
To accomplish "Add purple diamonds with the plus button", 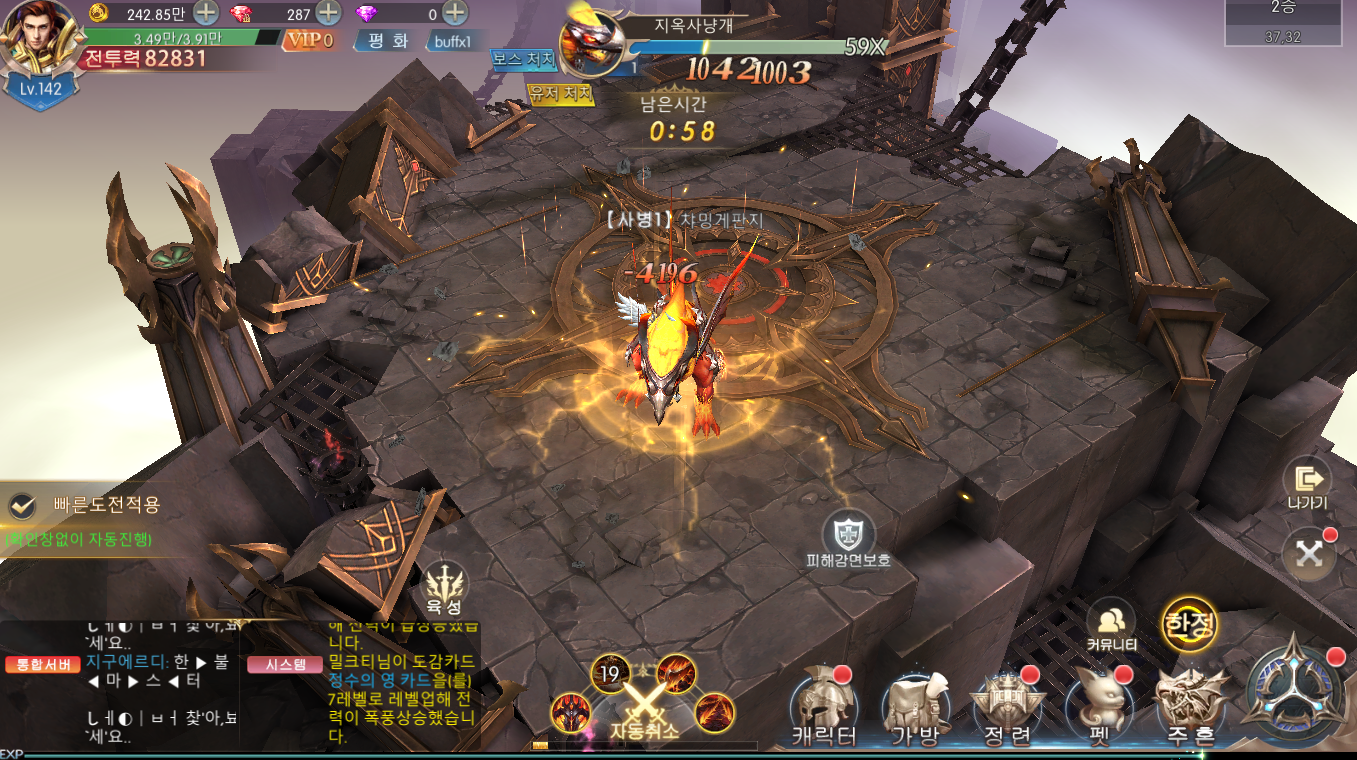I will point(454,13).
